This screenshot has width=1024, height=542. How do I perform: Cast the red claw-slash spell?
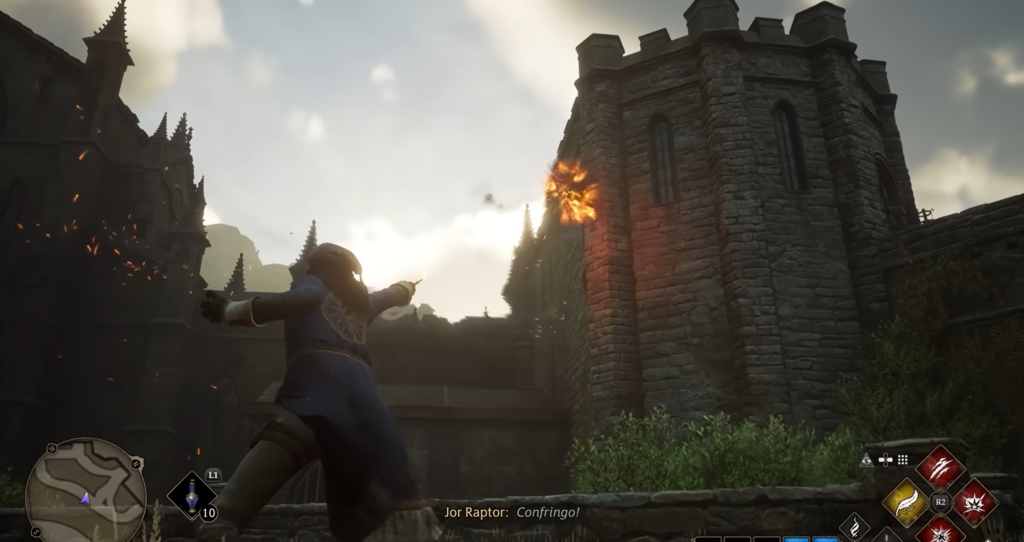(940, 467)
